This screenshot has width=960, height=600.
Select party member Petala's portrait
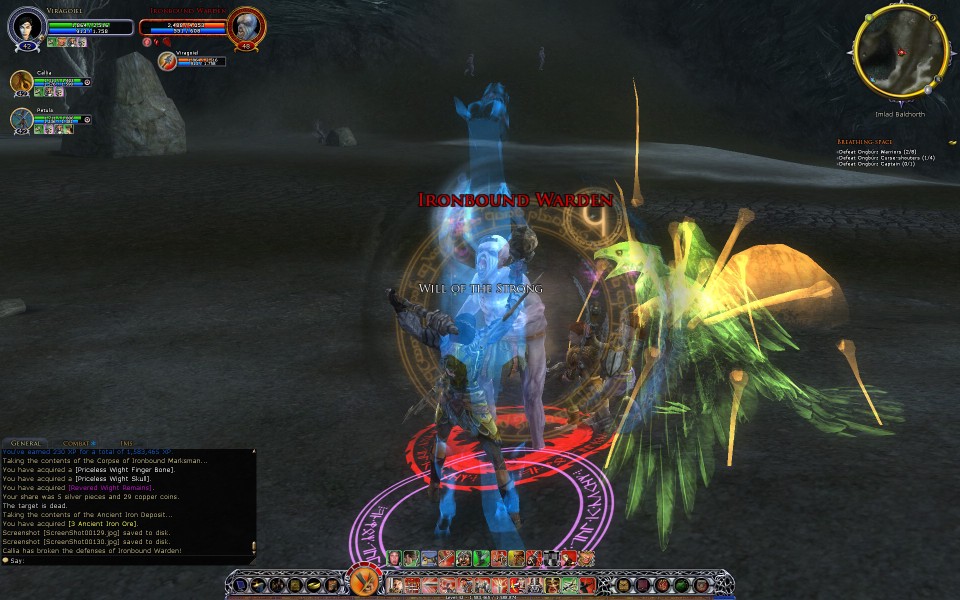pos(22,119)
